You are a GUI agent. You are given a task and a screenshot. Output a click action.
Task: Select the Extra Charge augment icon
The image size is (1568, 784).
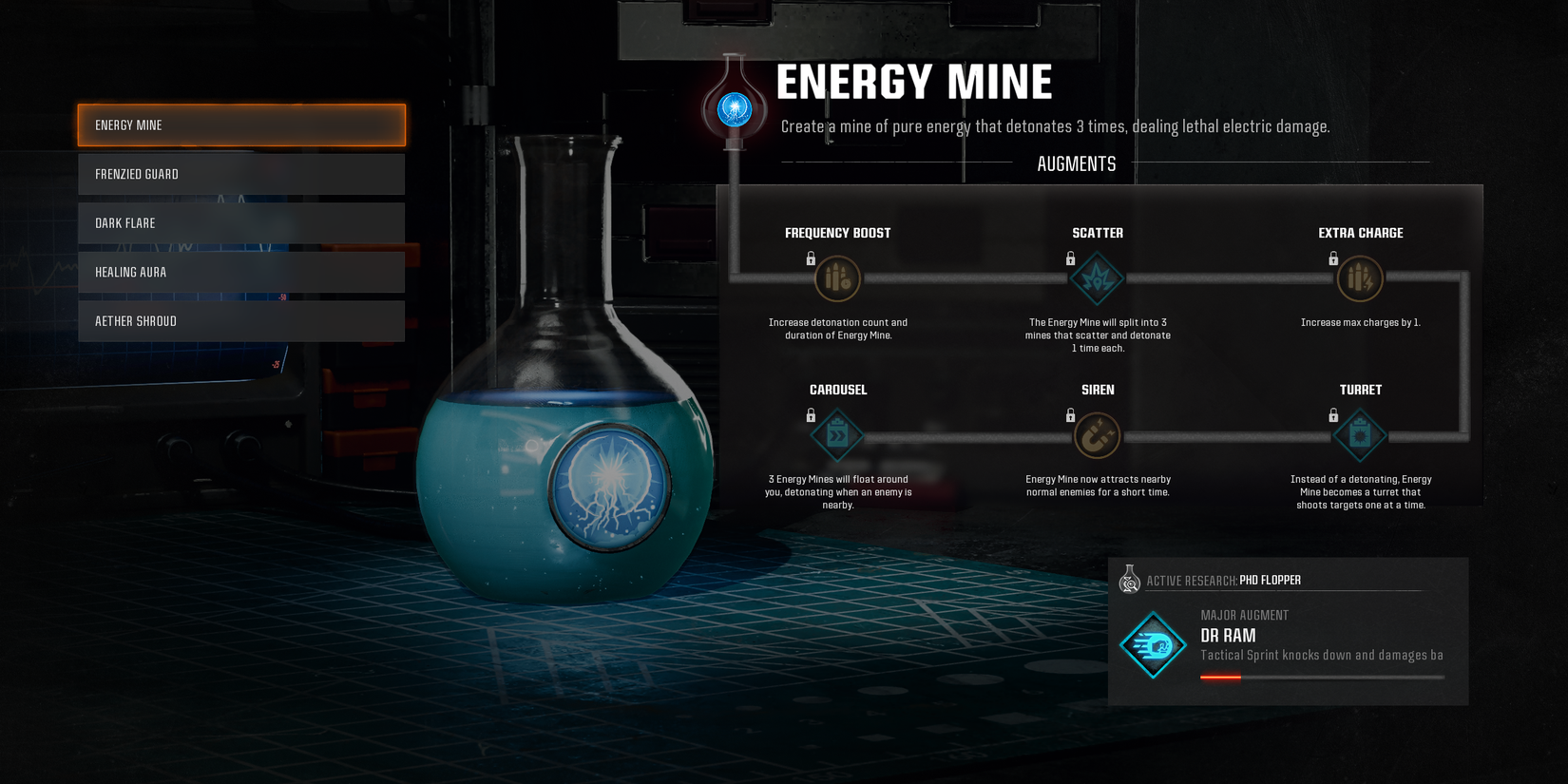(1360, 278)
